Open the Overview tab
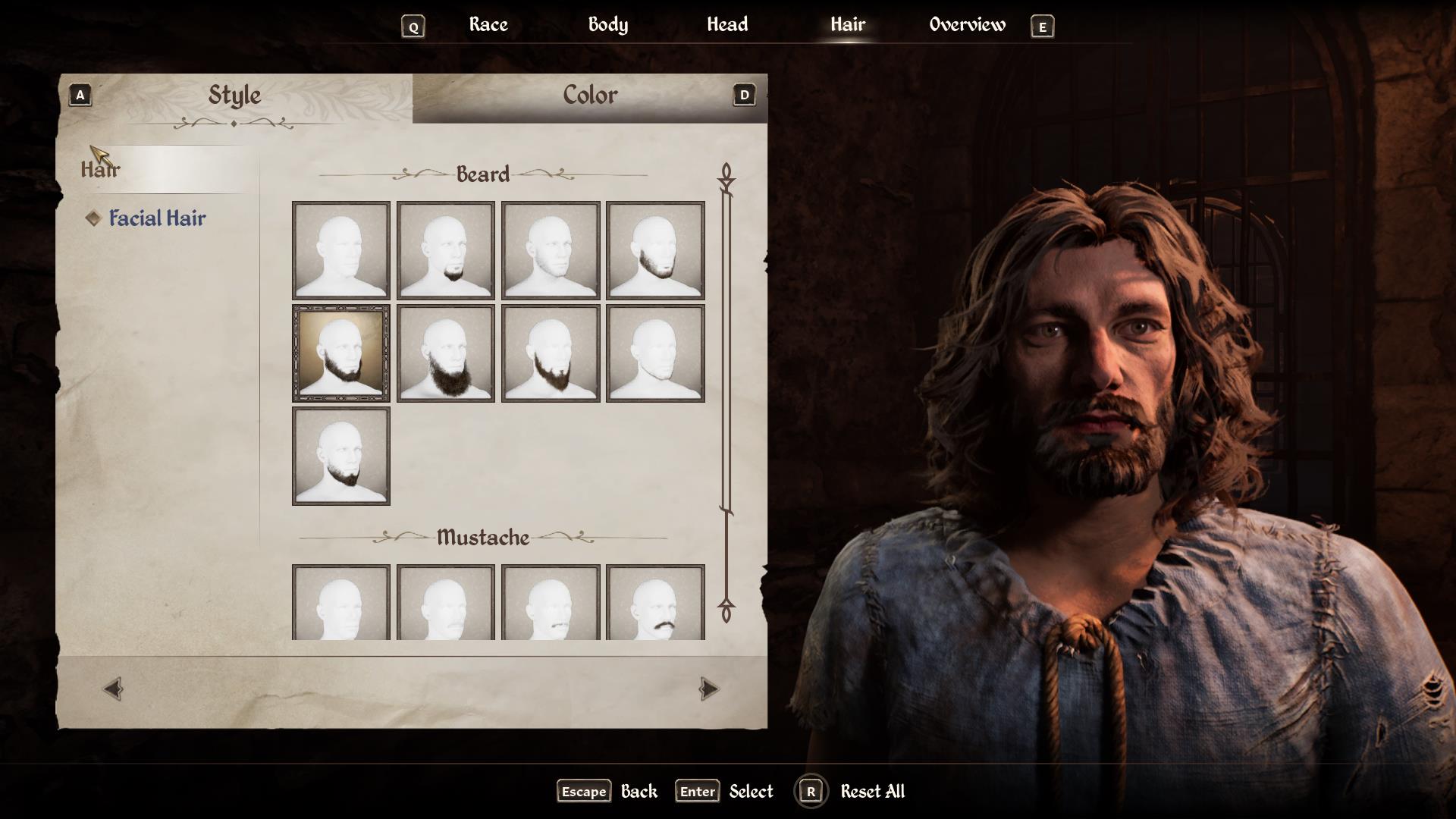Image resolution: width=1456 pixels, height=819 pixels. pos(967,25)
